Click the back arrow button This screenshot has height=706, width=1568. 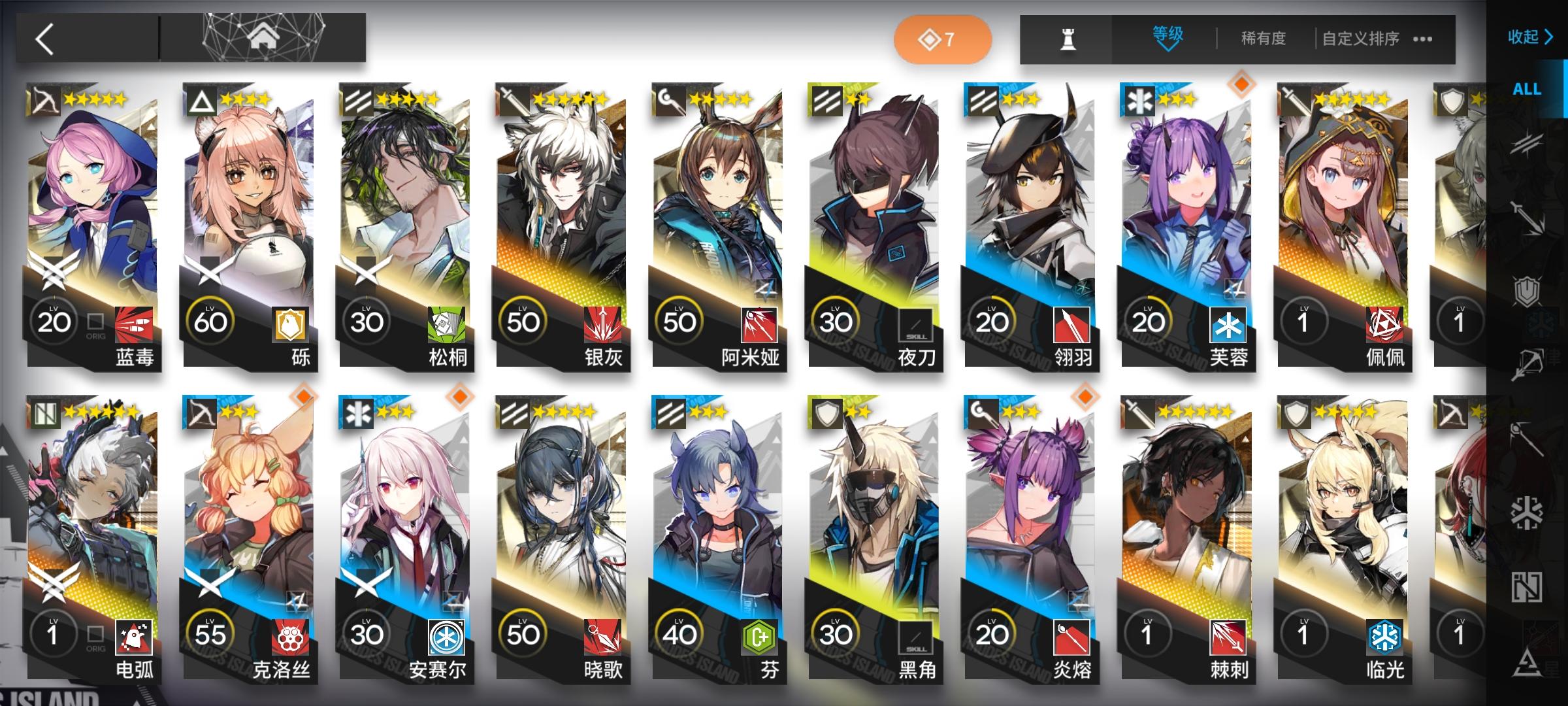pos(44,37)
